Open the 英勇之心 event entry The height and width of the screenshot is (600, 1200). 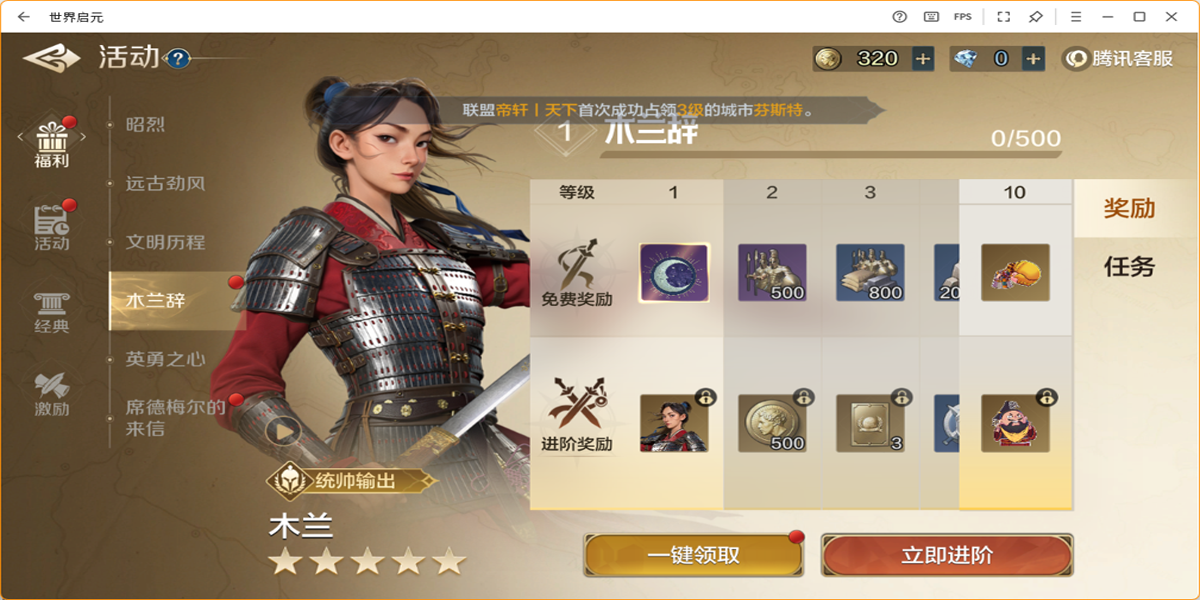(x=165, y=359)
